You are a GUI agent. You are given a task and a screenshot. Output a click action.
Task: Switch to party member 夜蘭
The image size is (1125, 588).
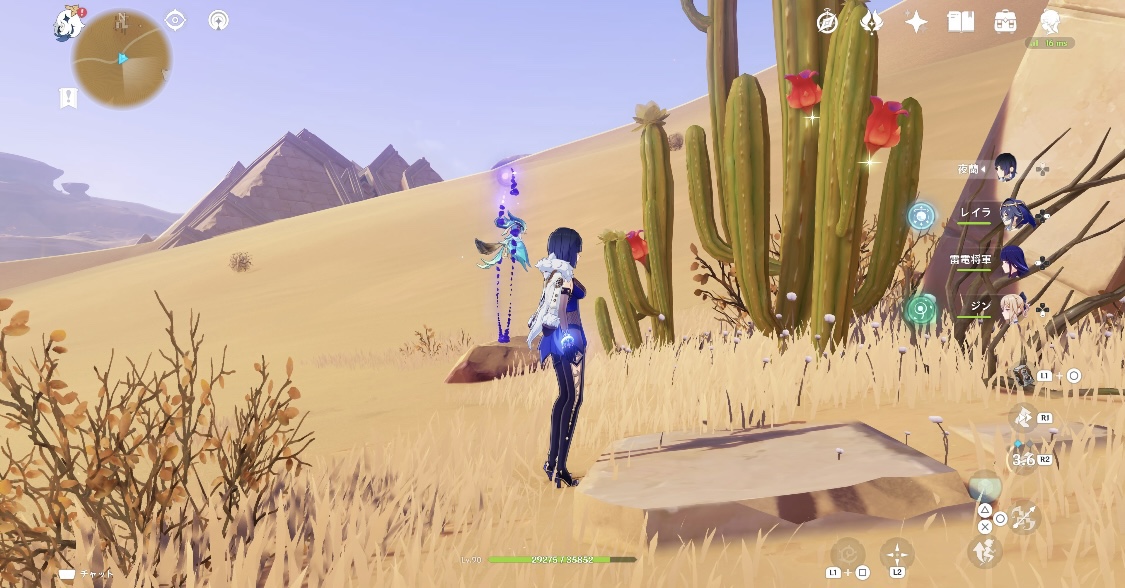(x=1005, y=168)
